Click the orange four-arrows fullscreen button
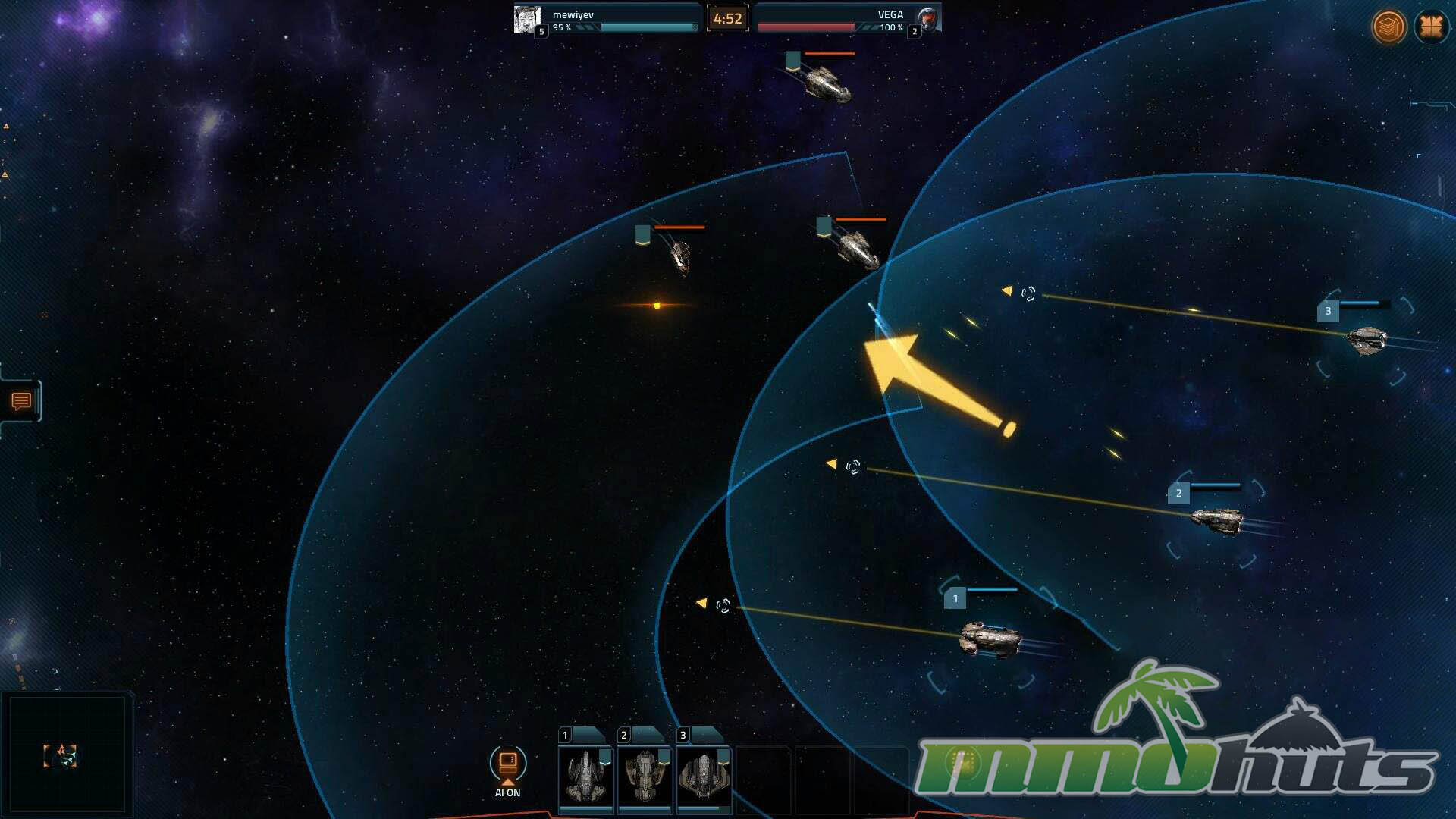The image size is (1456, 819). coord(1431,27)
